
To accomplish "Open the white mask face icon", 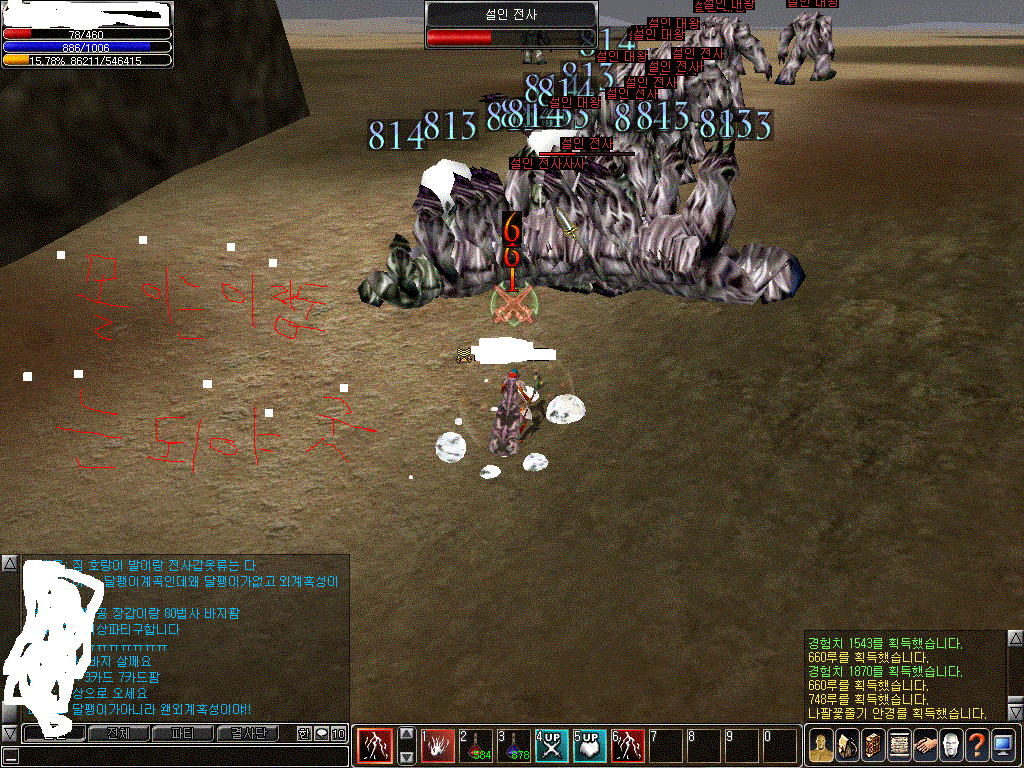I will pos(950,745).
